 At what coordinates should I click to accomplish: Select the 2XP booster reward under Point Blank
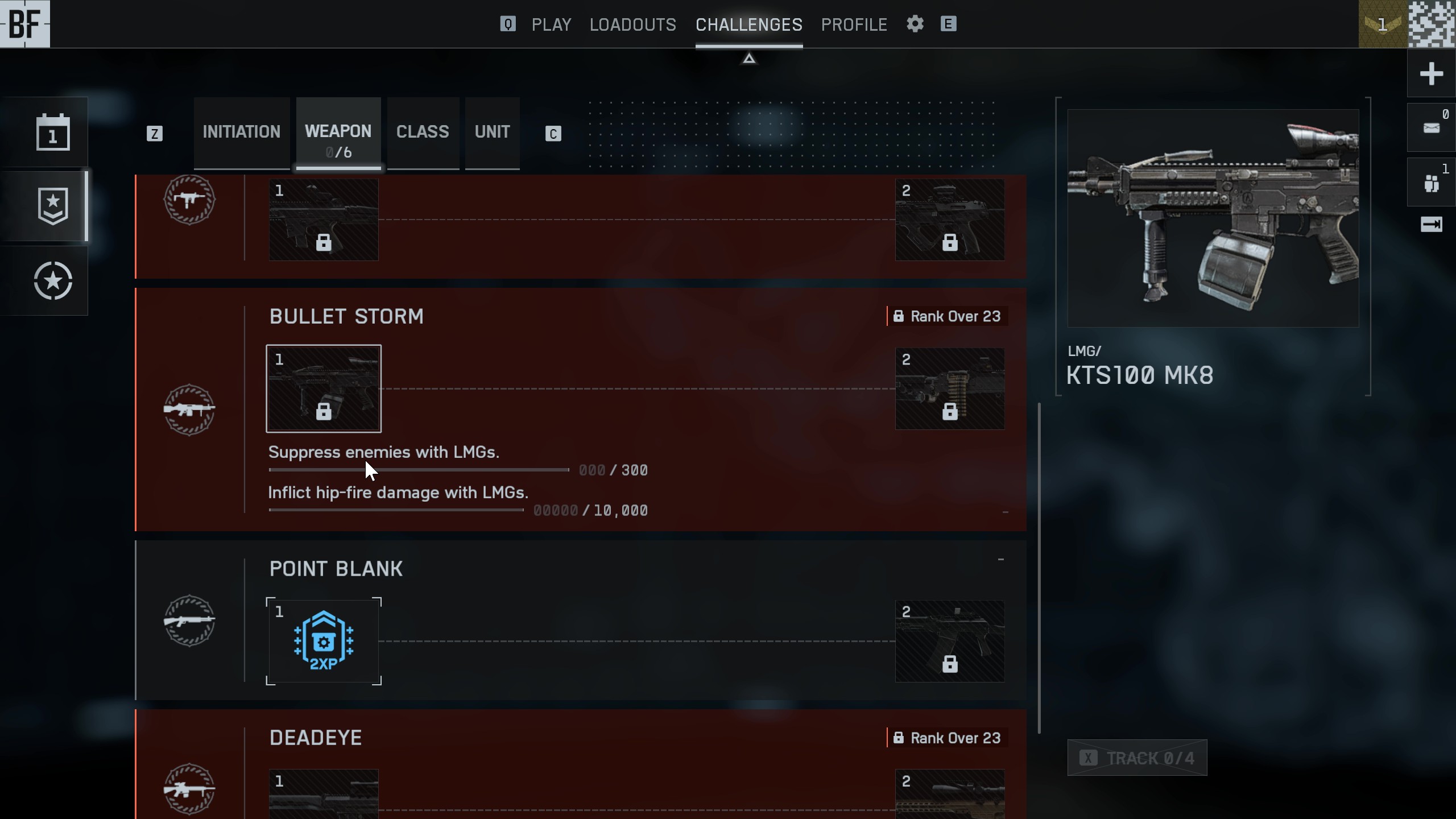click(324, 642)
